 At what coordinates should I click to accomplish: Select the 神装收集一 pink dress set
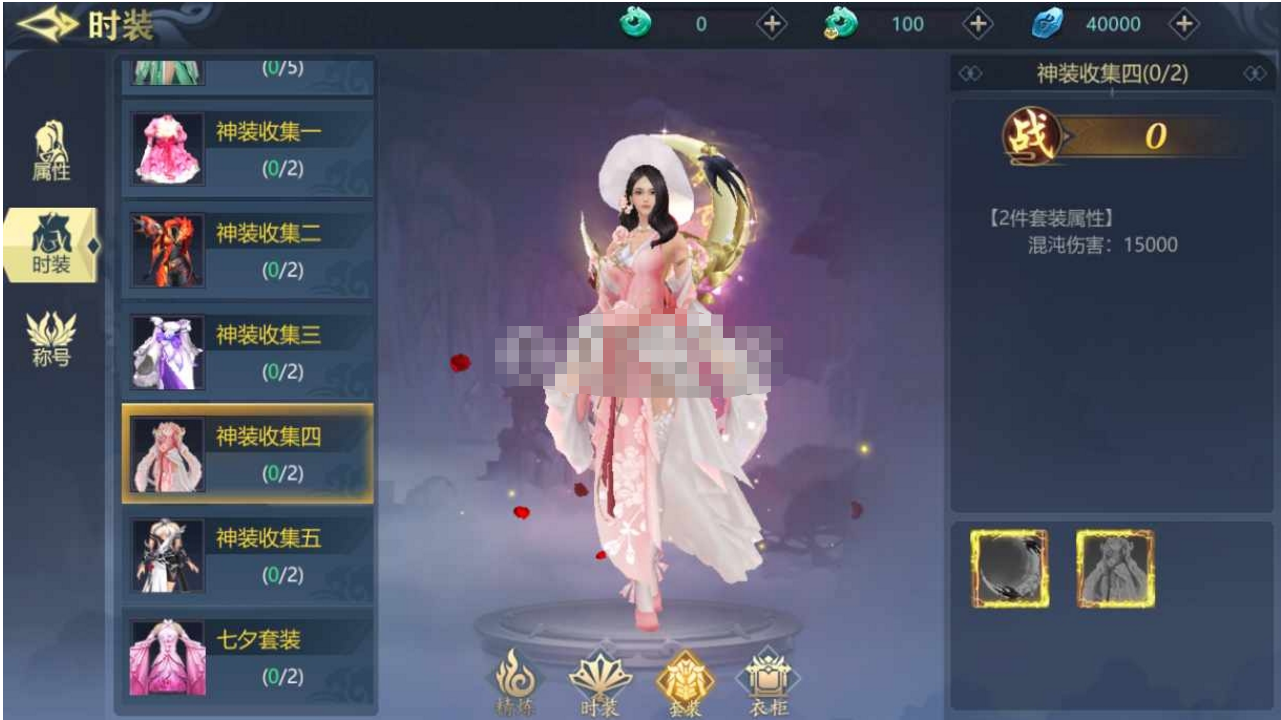click(247, 148)
